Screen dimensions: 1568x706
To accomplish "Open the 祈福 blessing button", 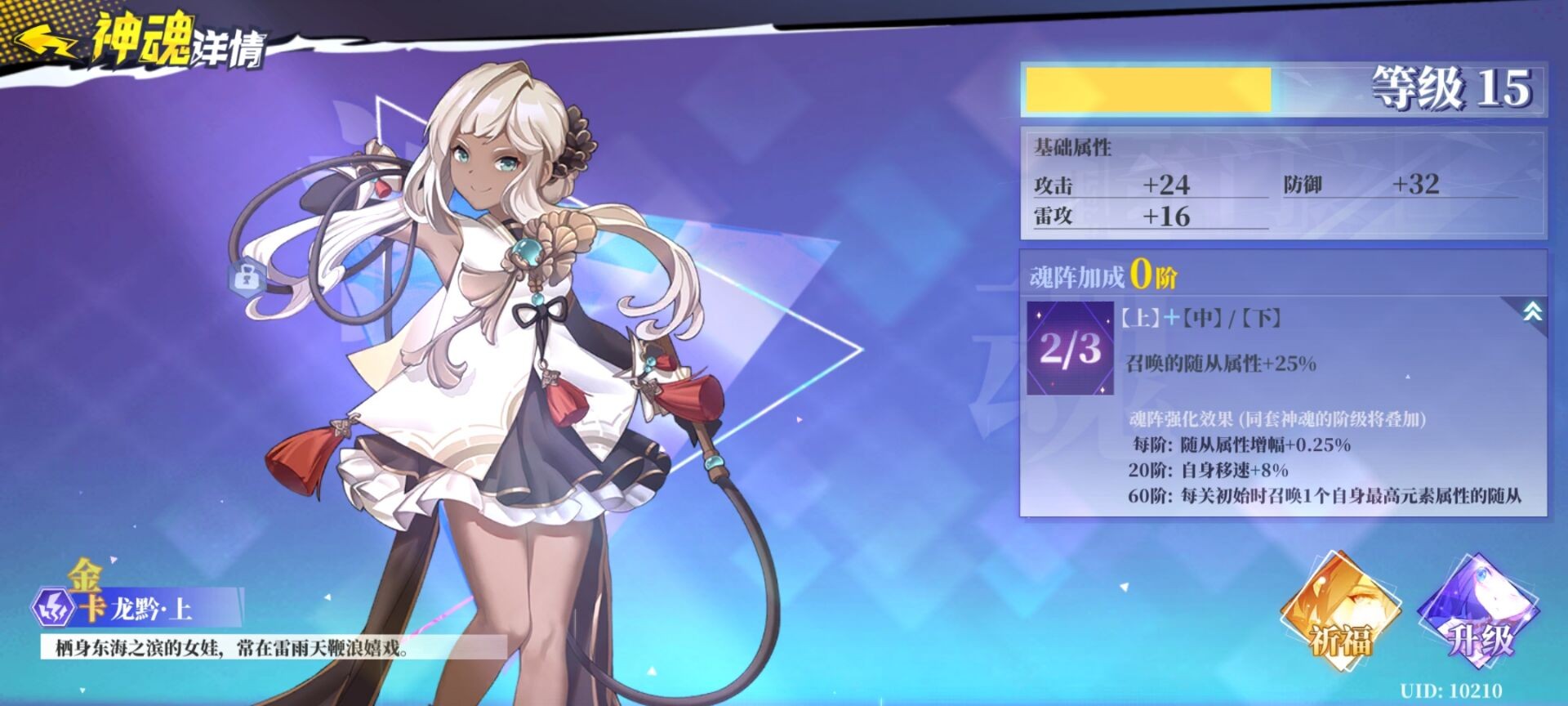I will [1339, 613].
